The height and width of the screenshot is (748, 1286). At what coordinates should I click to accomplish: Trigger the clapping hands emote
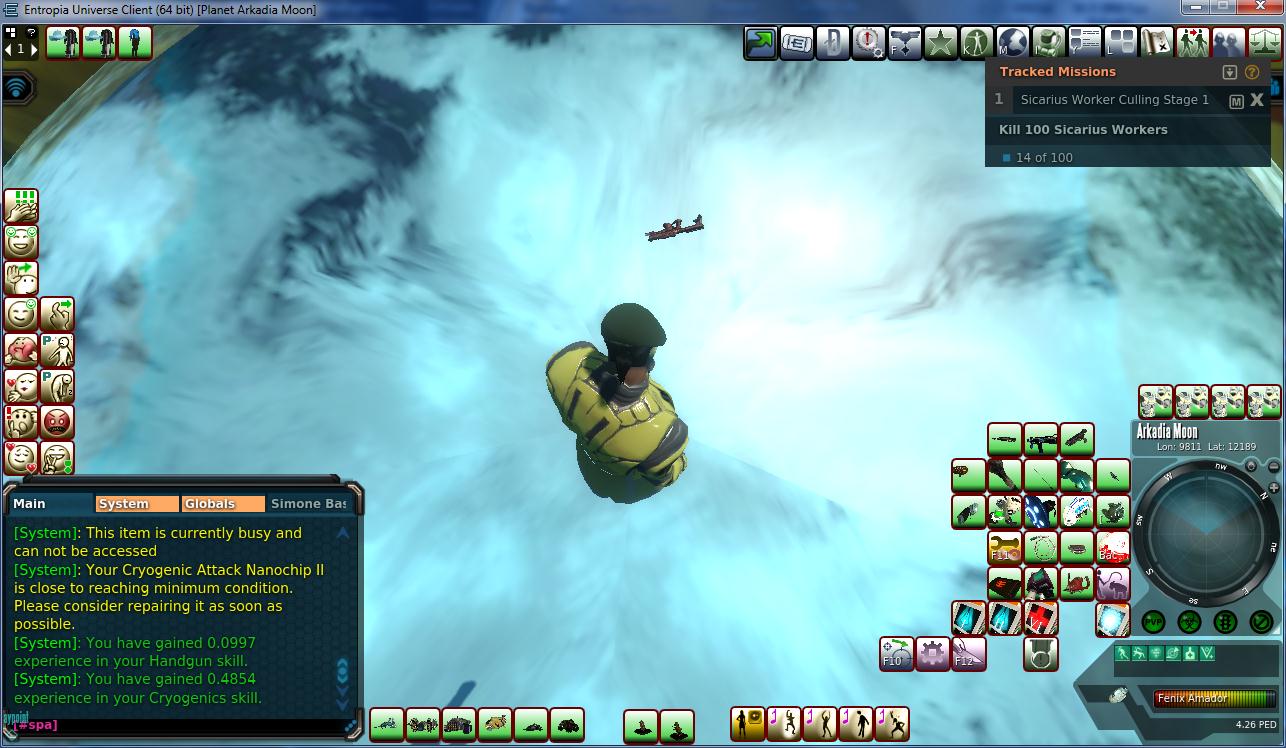pos(21,206)
